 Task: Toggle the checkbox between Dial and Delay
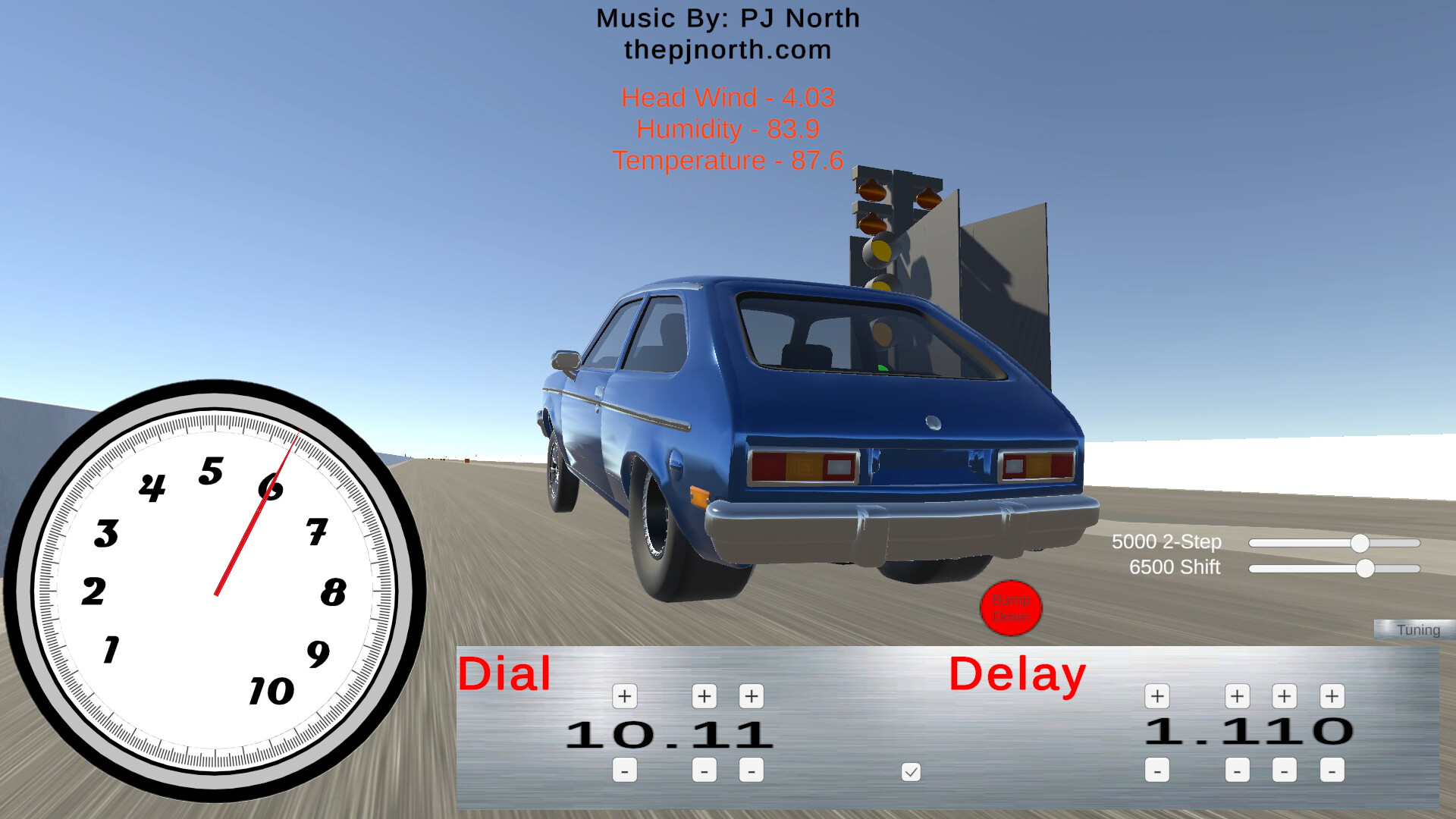click(x=912, y=772)
